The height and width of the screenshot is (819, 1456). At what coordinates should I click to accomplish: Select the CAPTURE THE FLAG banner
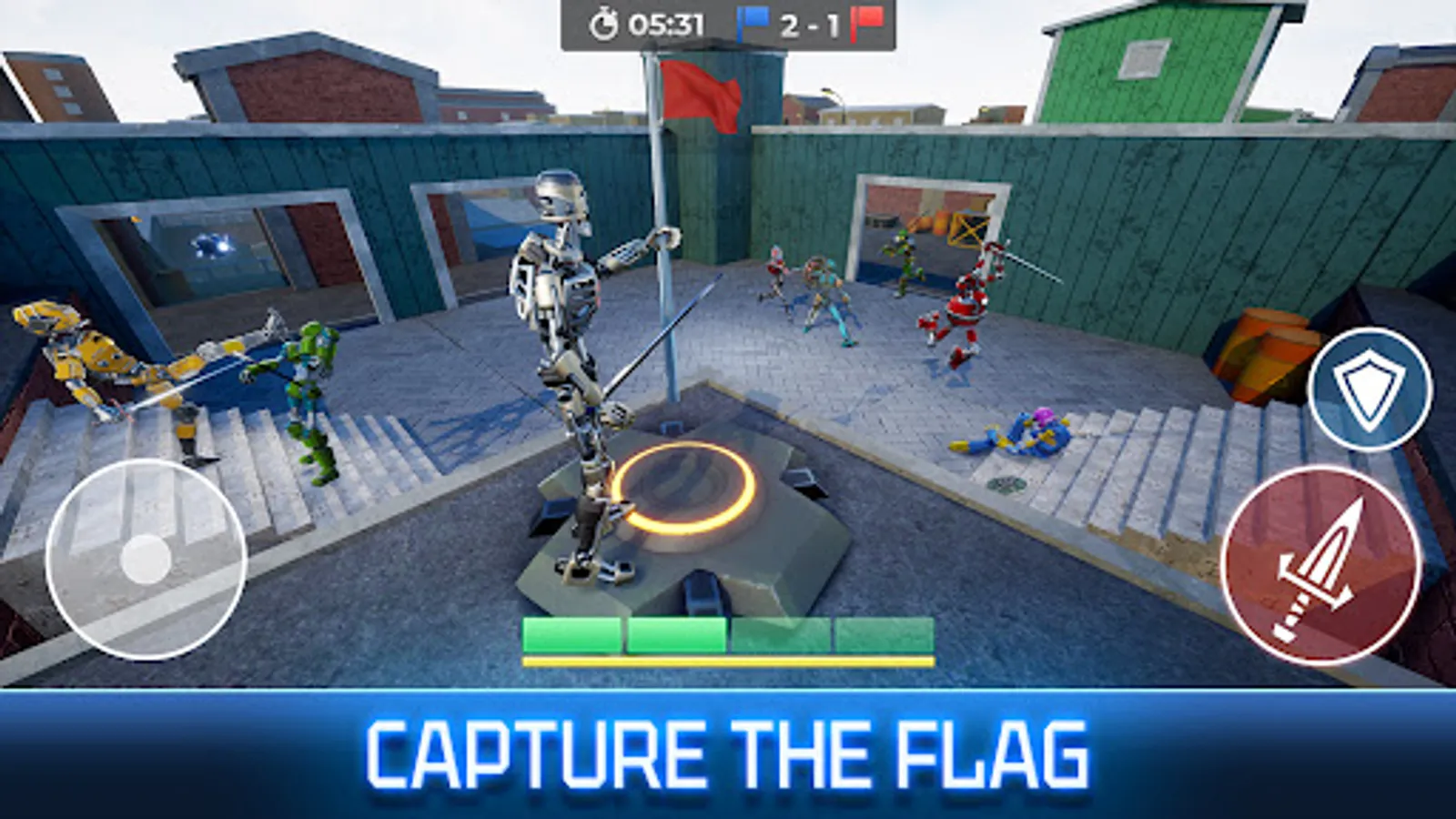tap(728, 751)
